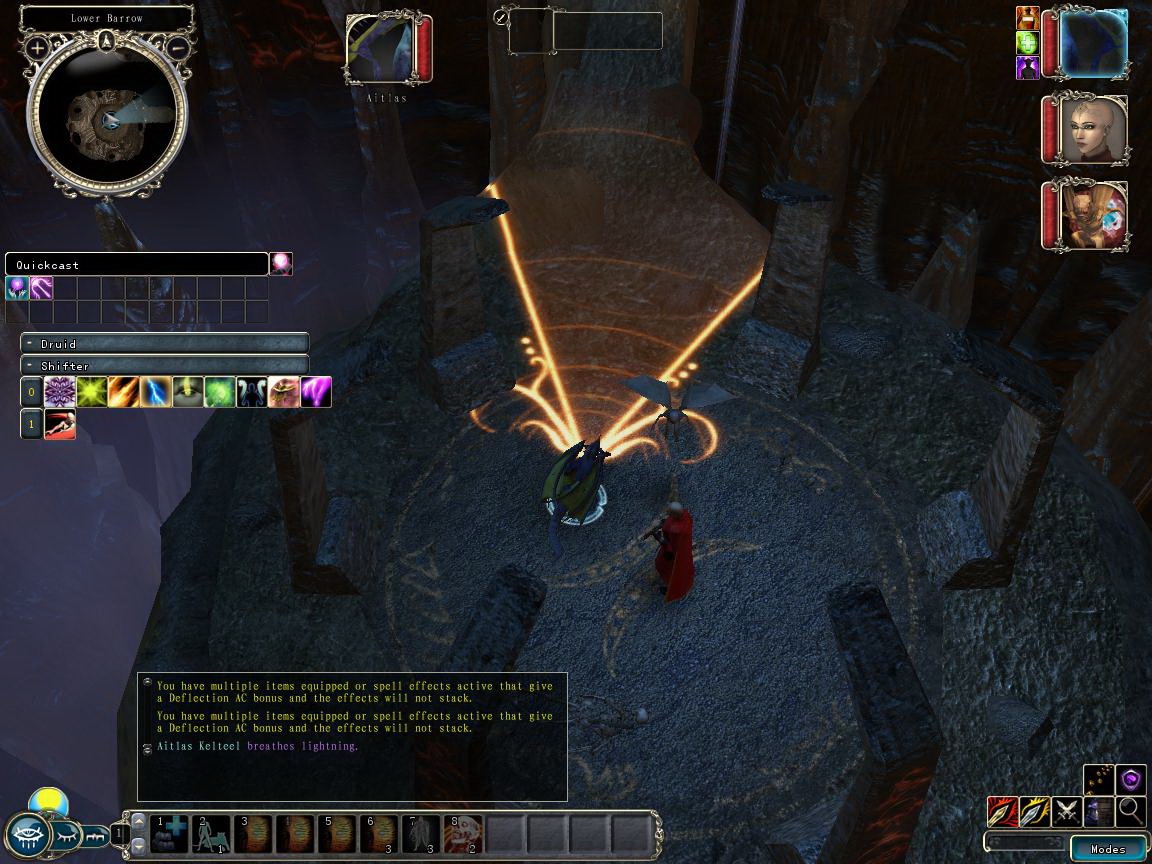Activate the purple claw slash spell
Screen dimensions: 1152x864
point(316,392)
